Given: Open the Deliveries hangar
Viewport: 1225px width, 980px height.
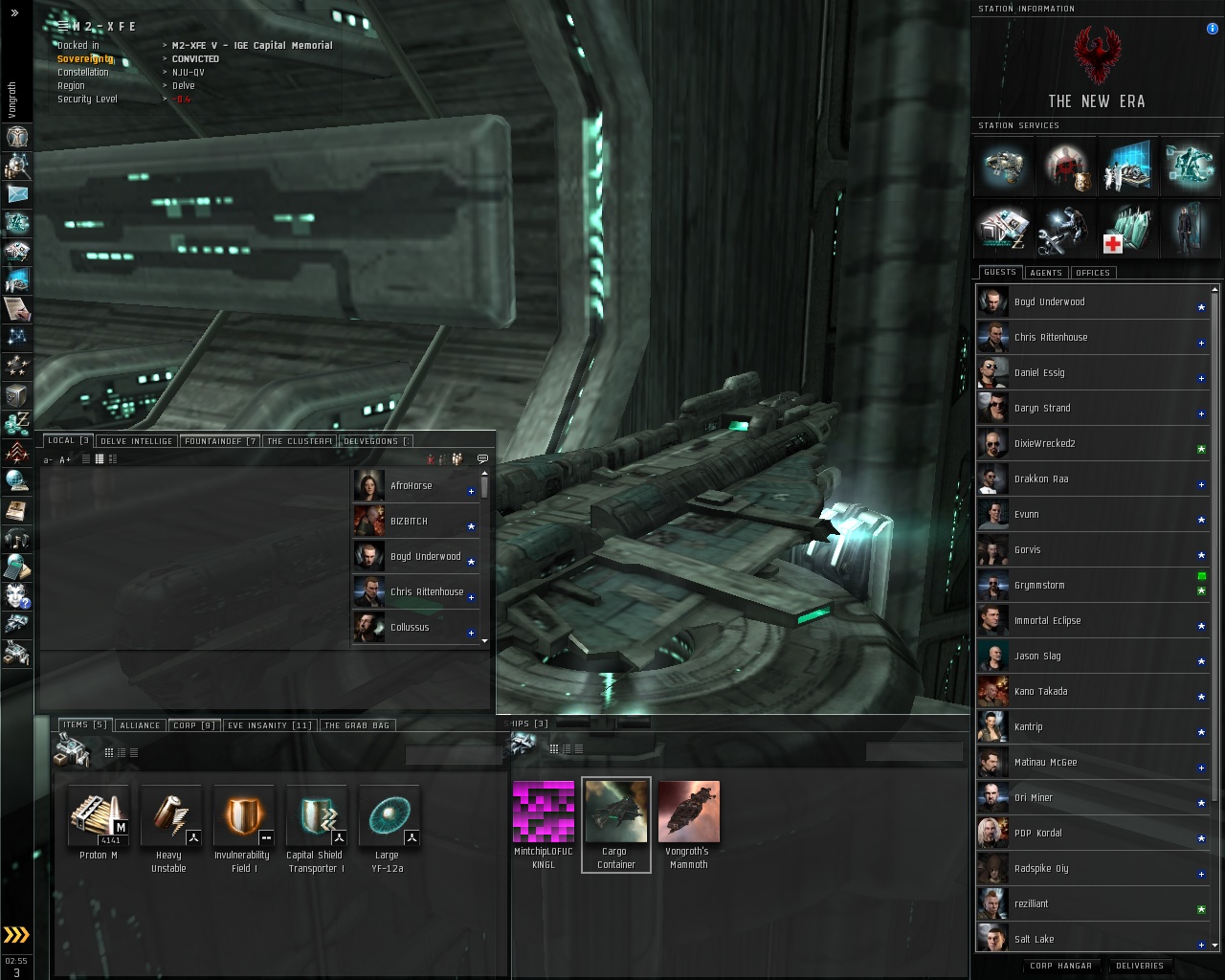Looking at the screenshot, I should [x=1140, y=966].
